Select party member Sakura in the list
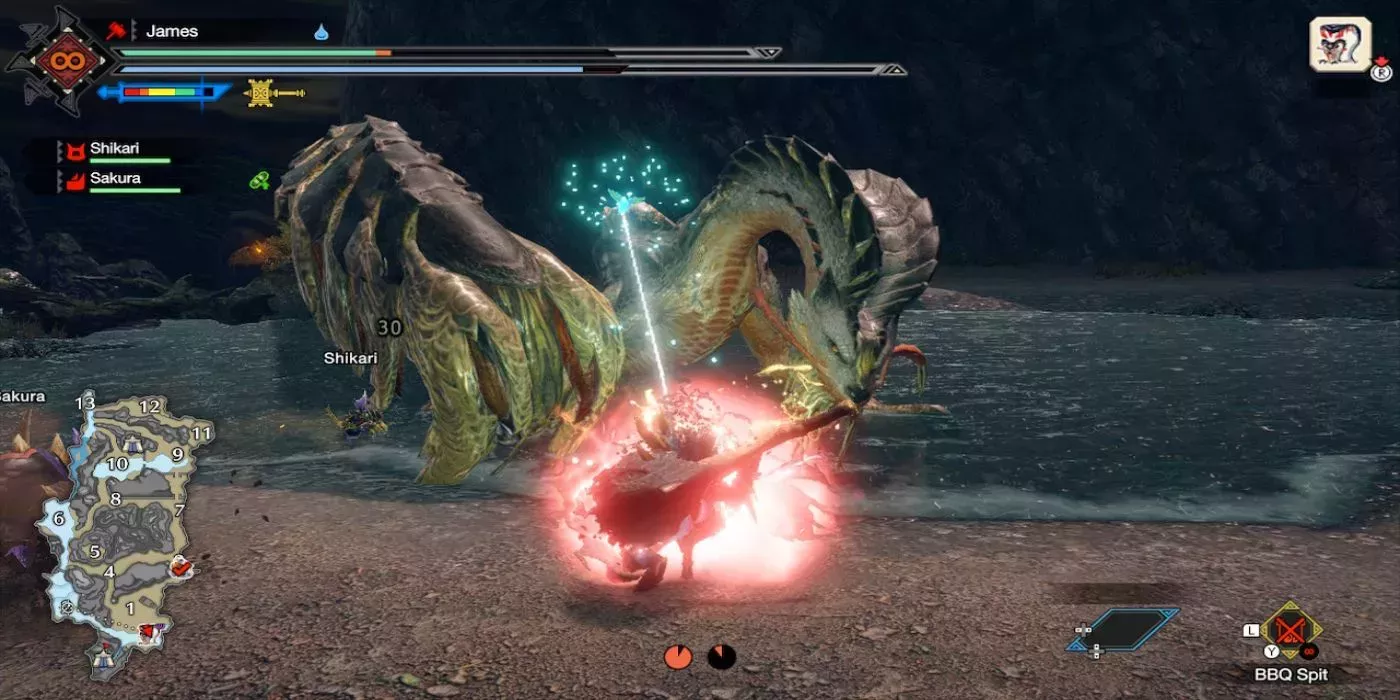 115,179
